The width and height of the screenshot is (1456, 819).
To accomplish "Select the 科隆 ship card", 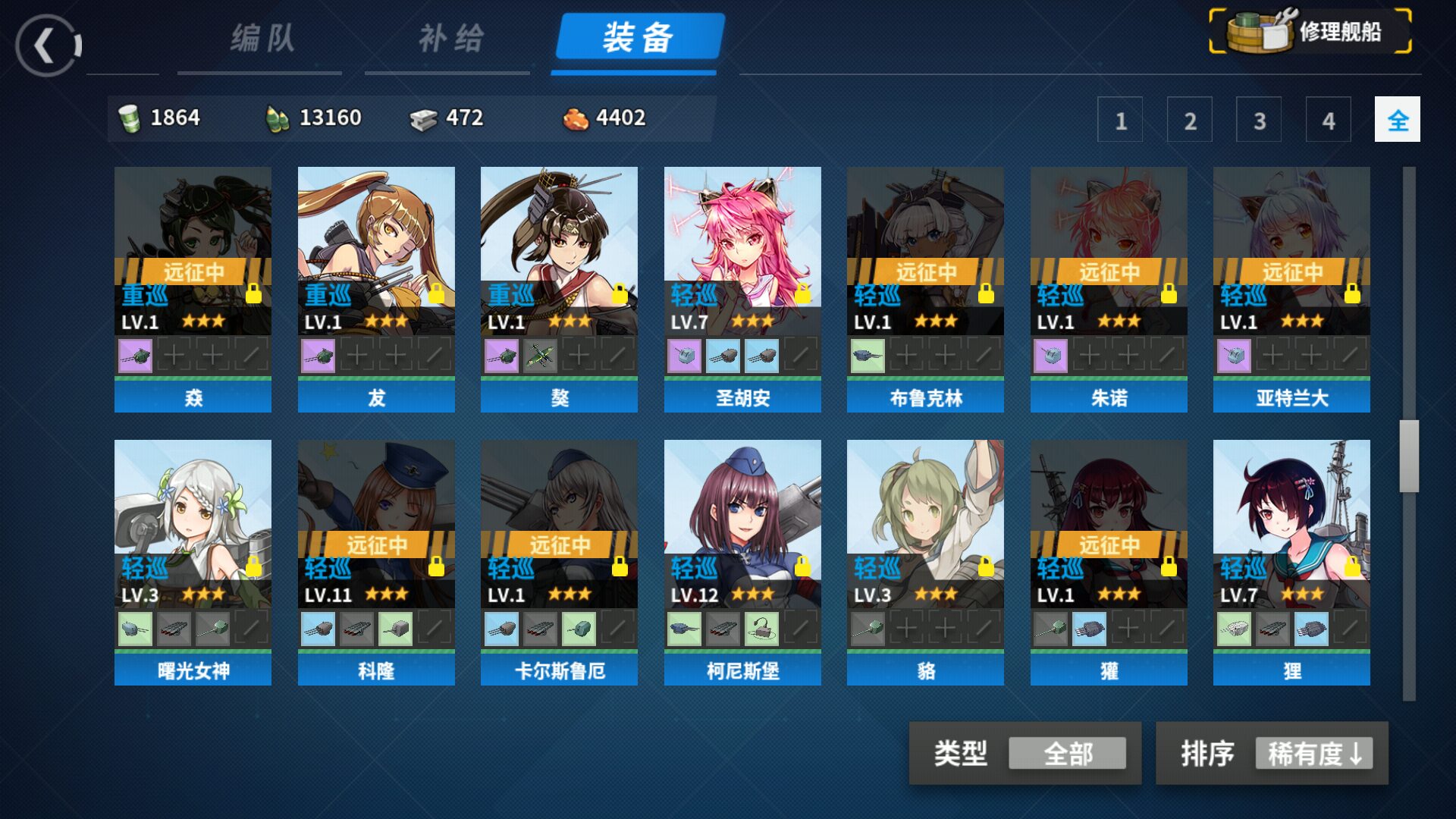I will pyautogui.click(x=376, y=523).
